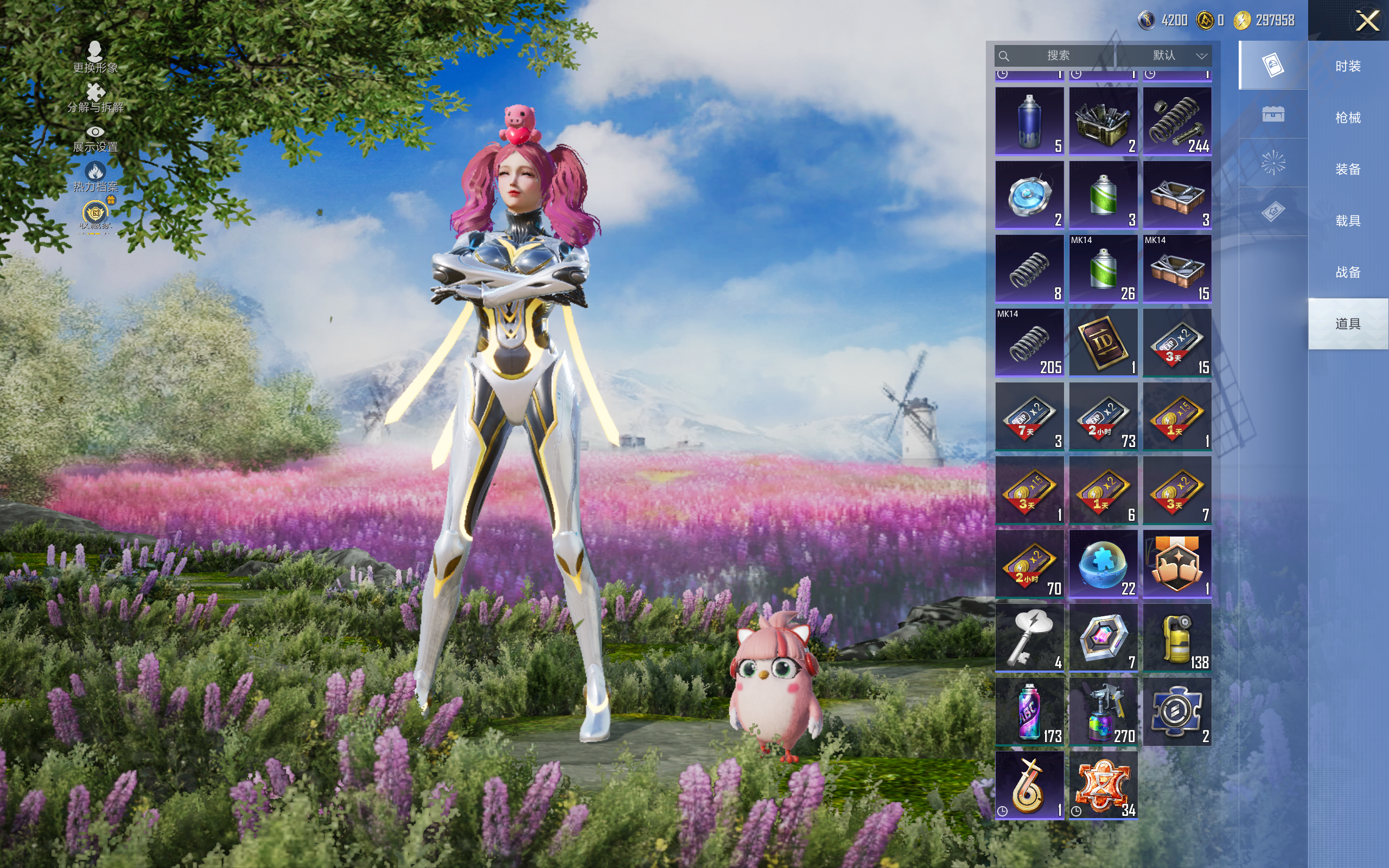Image resolution: width=1389 pixels, height=868 pixels.
Task: Select the 装备 equipment tab
Action: tap(1347, 169)
